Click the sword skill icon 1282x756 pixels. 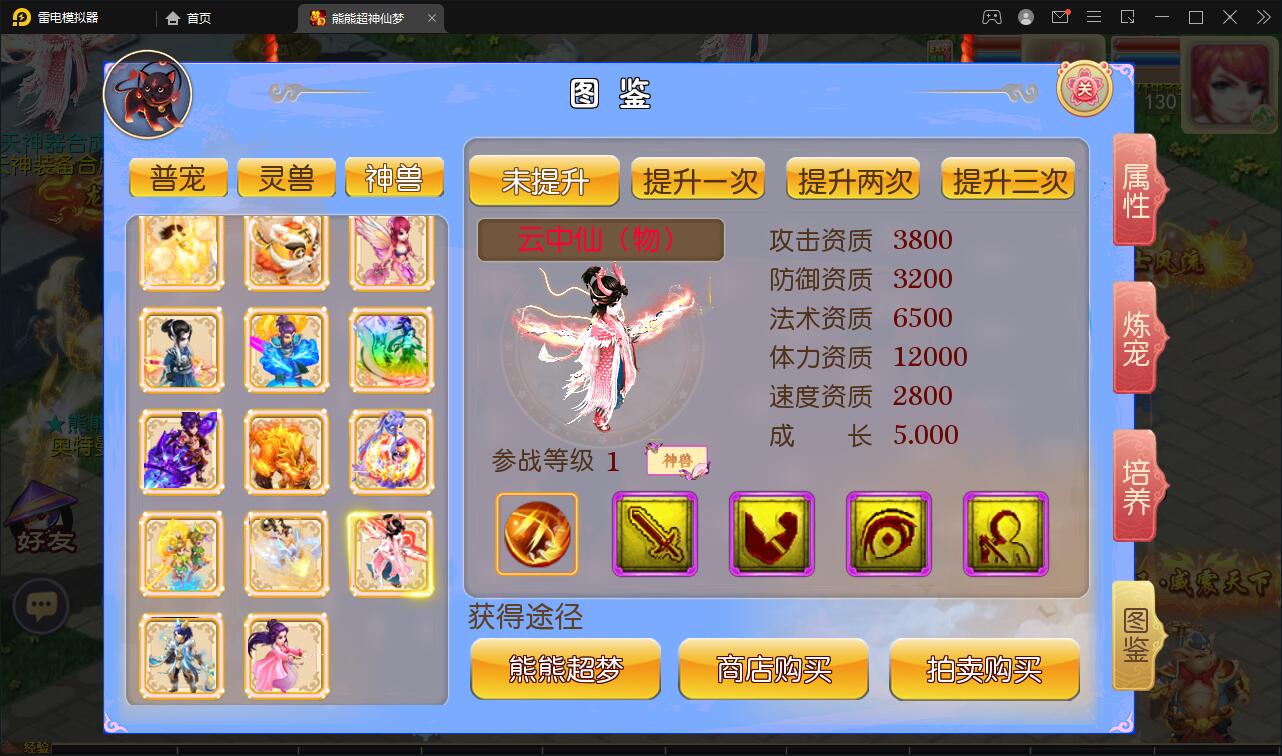(x=655, y=535)
